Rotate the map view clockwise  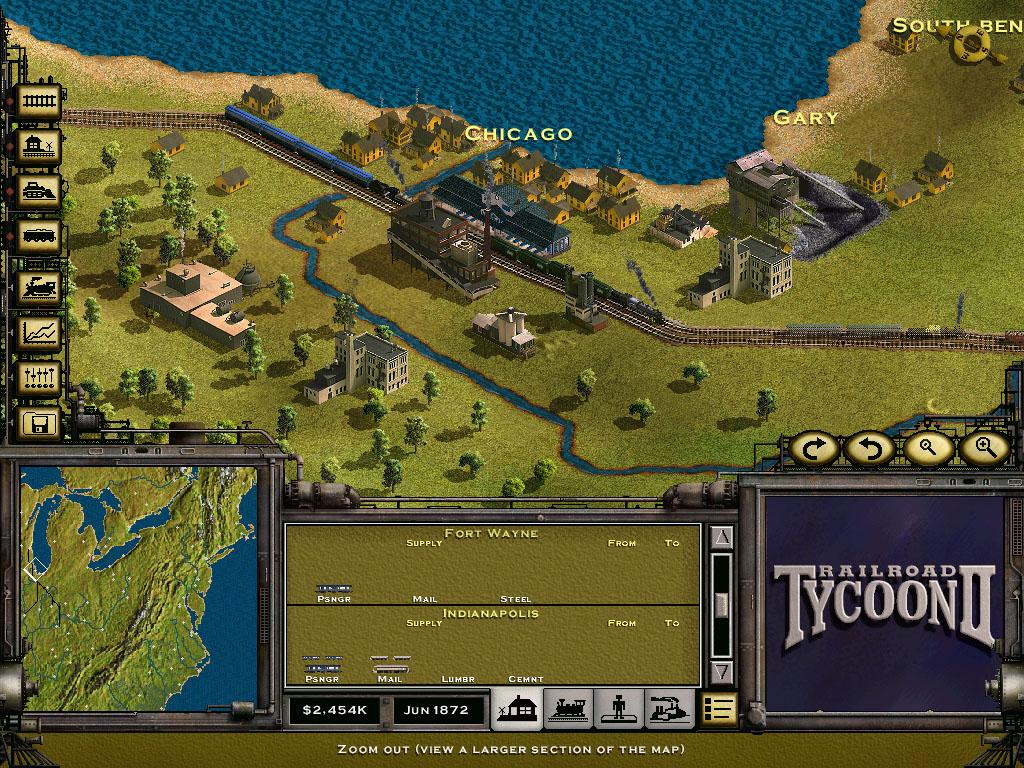click(x=816, y=448)
